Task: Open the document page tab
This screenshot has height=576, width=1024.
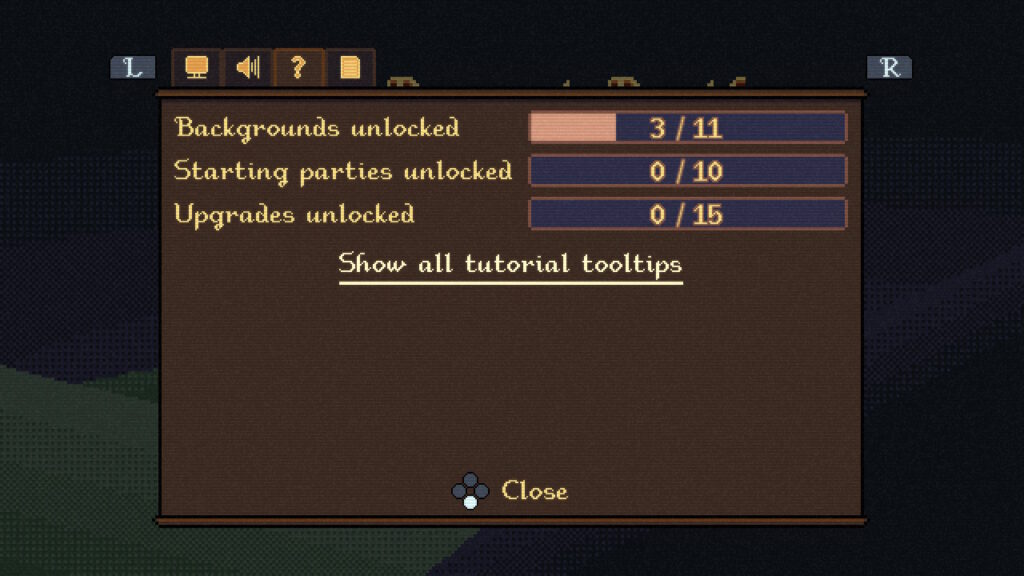Action: 350,68
